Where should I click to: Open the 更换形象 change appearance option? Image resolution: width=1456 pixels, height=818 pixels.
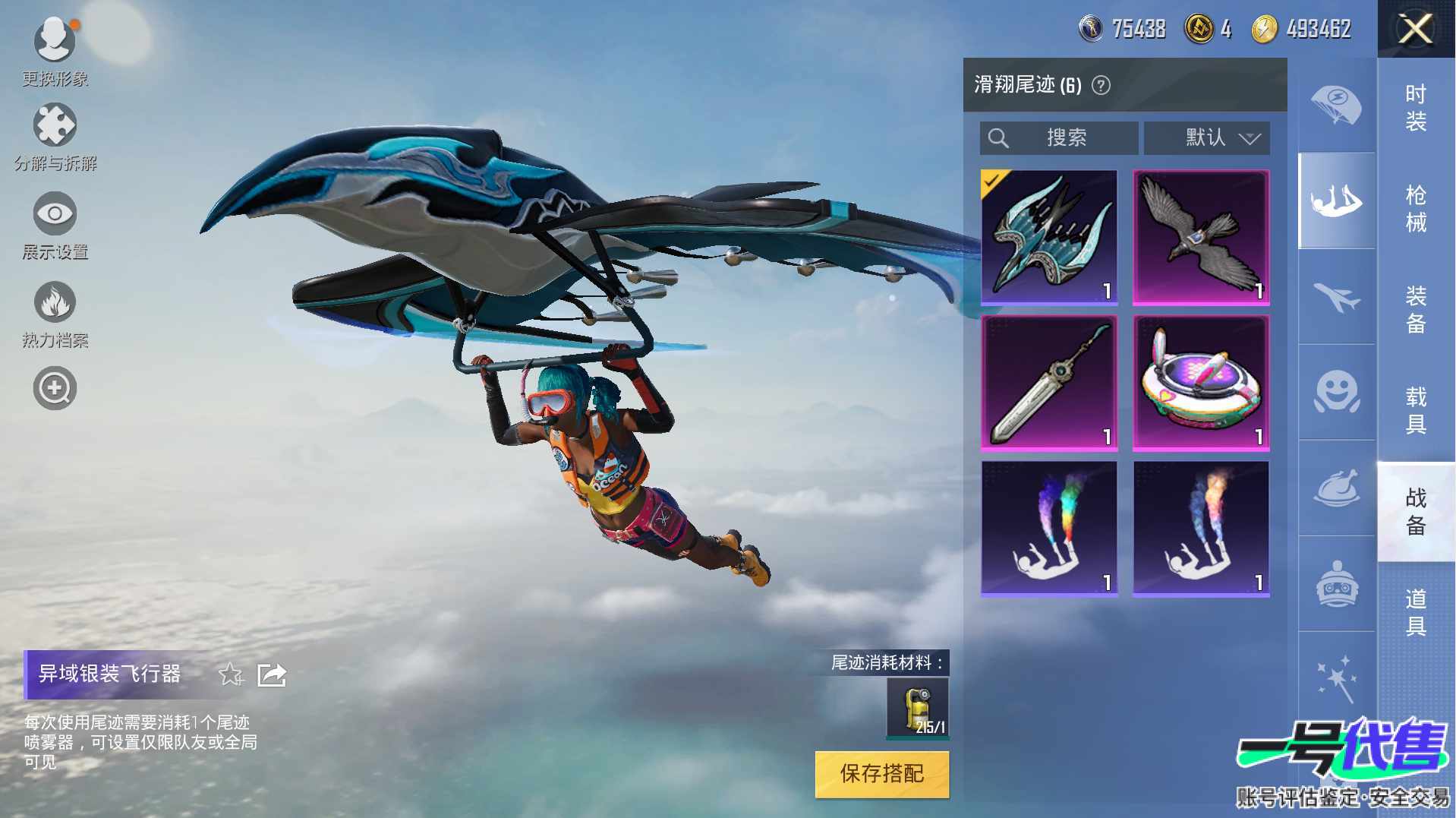(55, 47)
